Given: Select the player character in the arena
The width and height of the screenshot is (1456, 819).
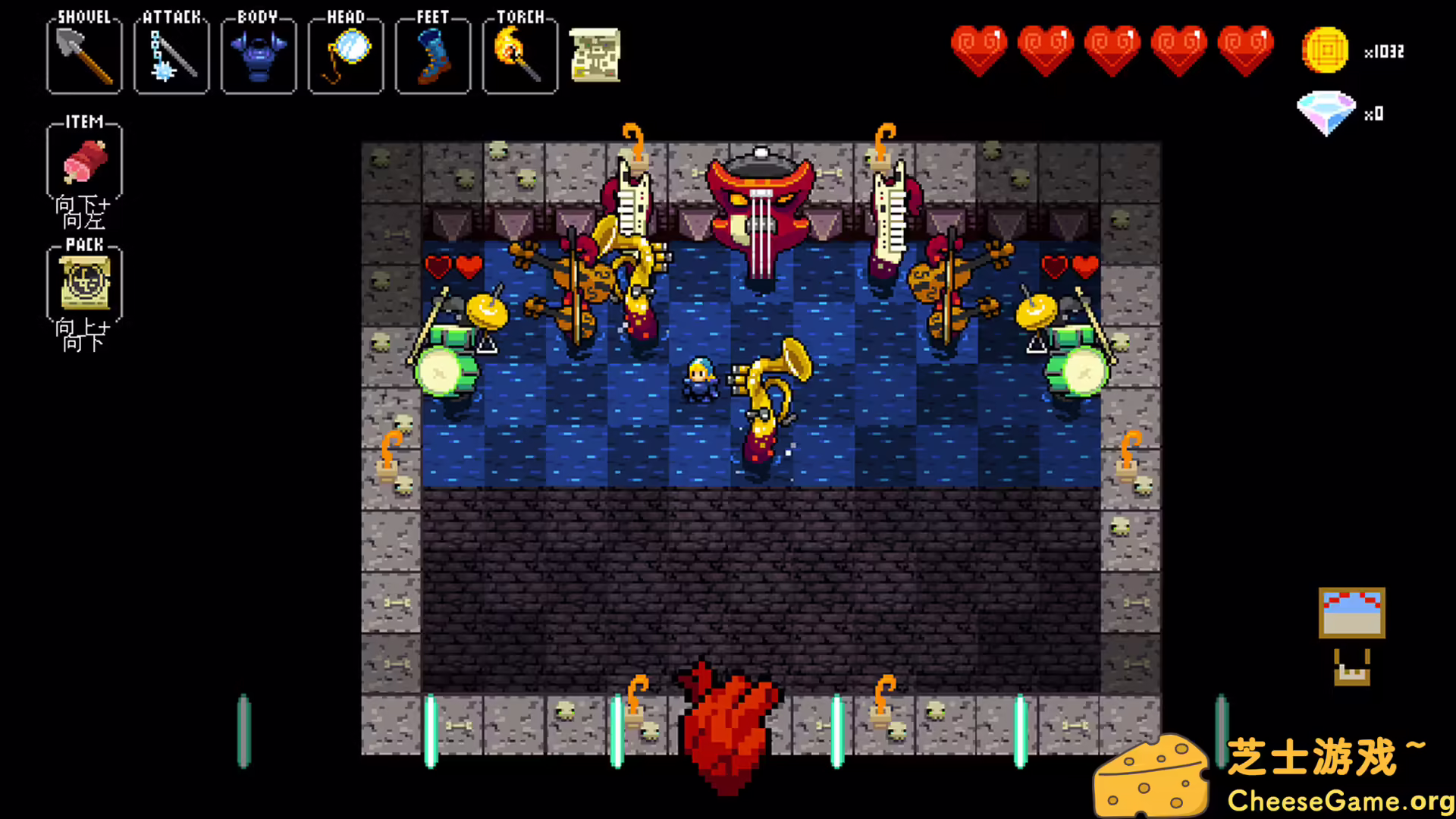Looking at the screenshot, I should (701, 379).
